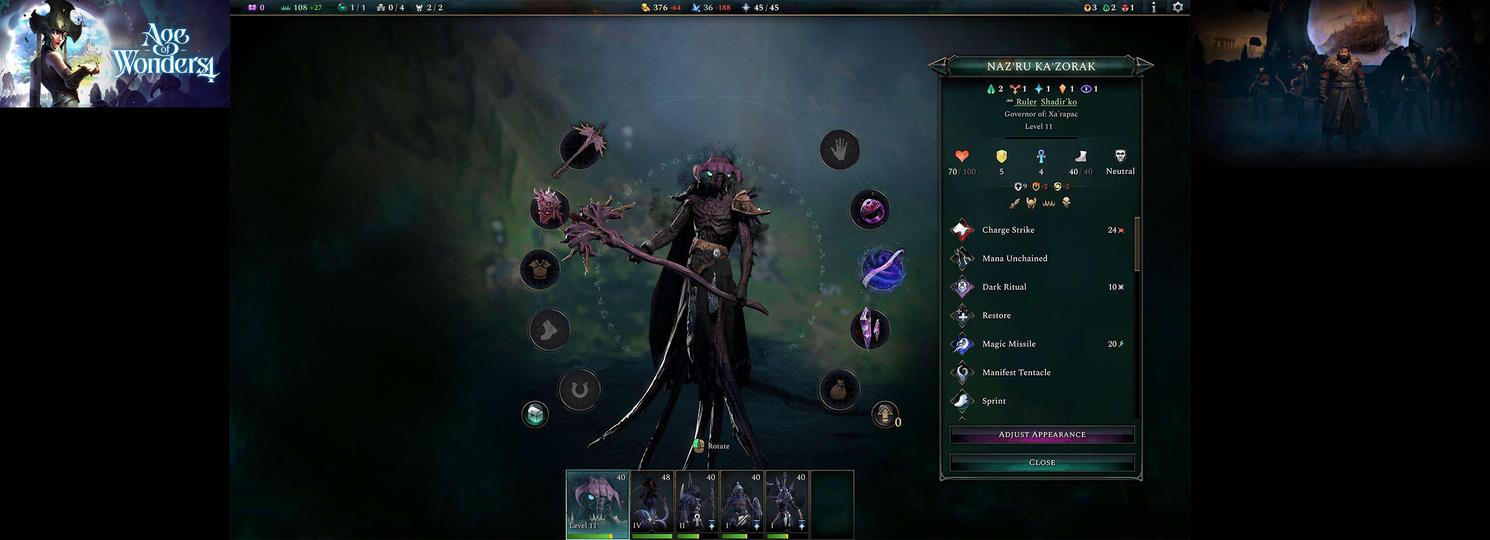
Task: Select the purple orb equipment slot
Action: coord(869,210)
